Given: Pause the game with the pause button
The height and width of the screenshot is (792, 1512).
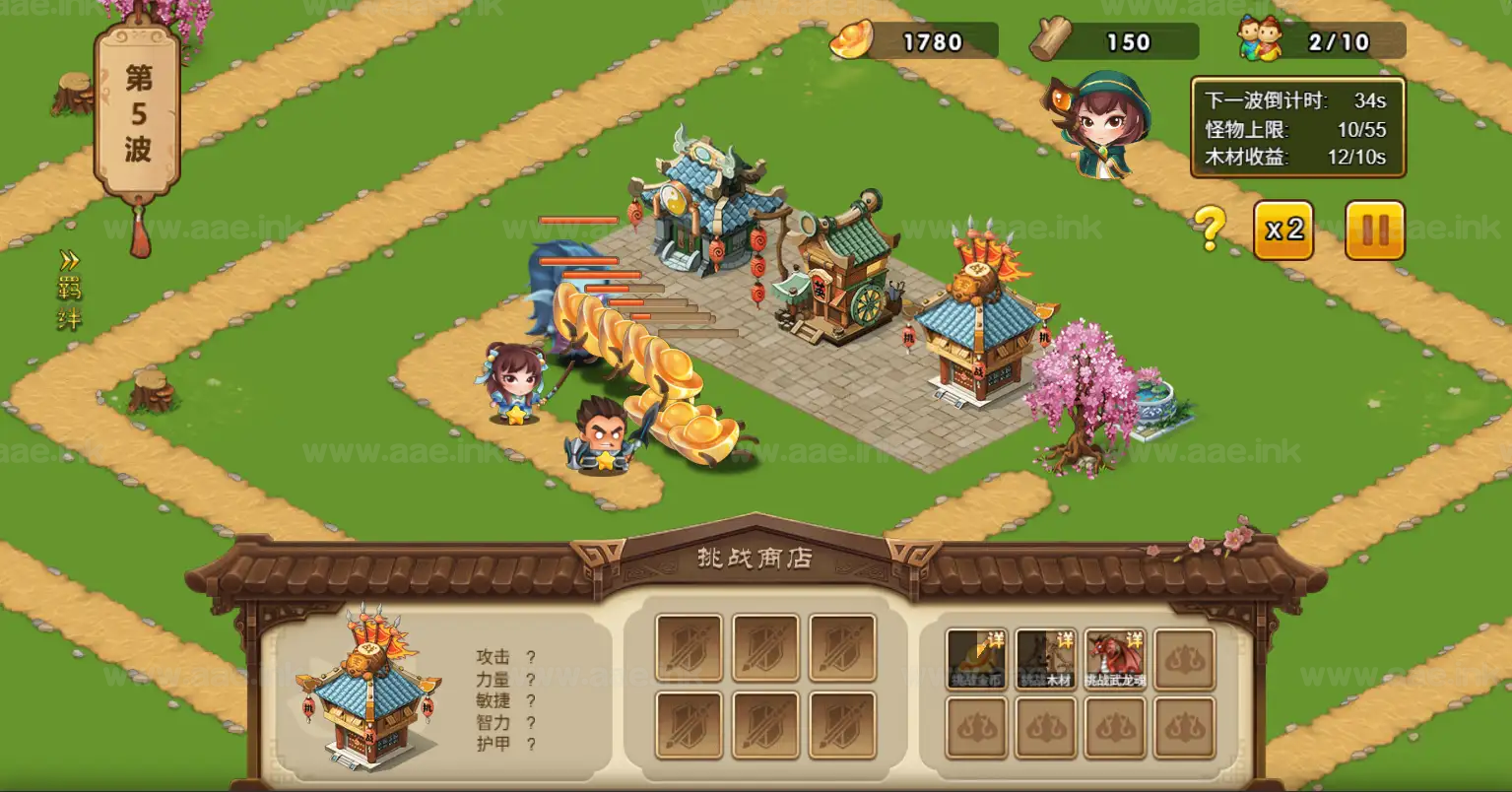Looking at the screenshot, I should tap(1374, 231).
